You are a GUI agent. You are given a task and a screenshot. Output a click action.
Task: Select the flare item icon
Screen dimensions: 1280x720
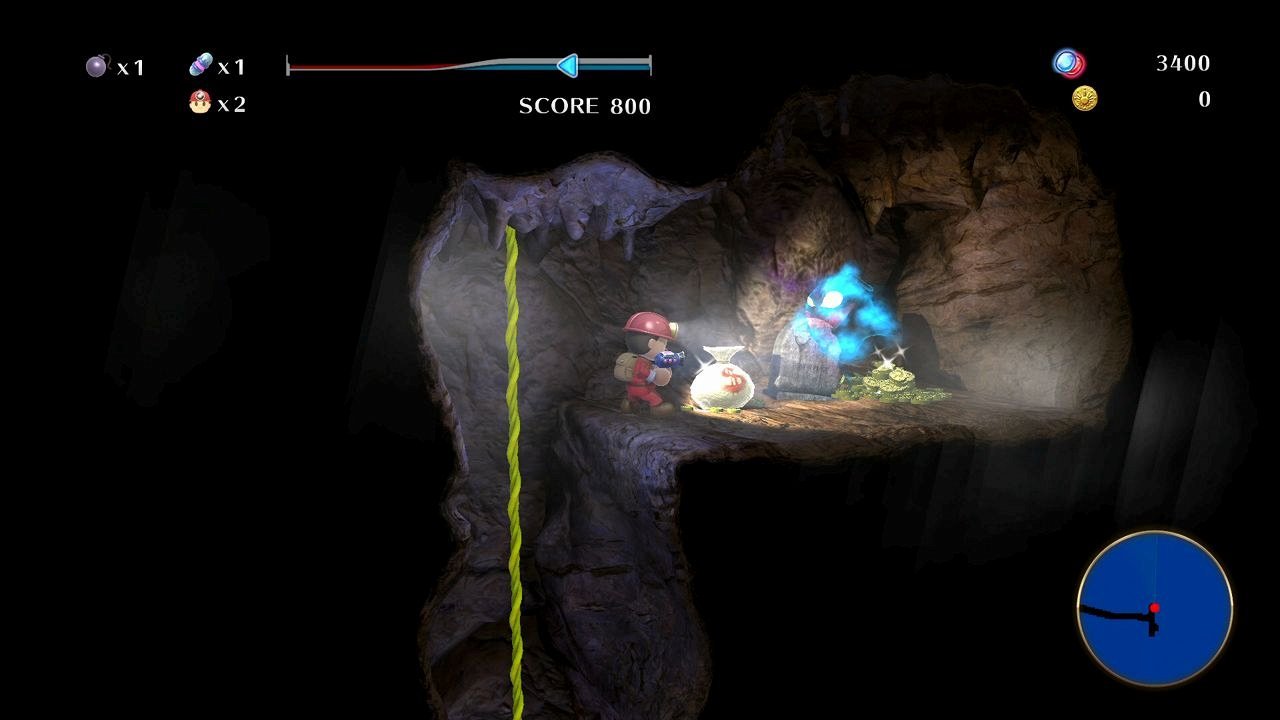pos(201,64)
